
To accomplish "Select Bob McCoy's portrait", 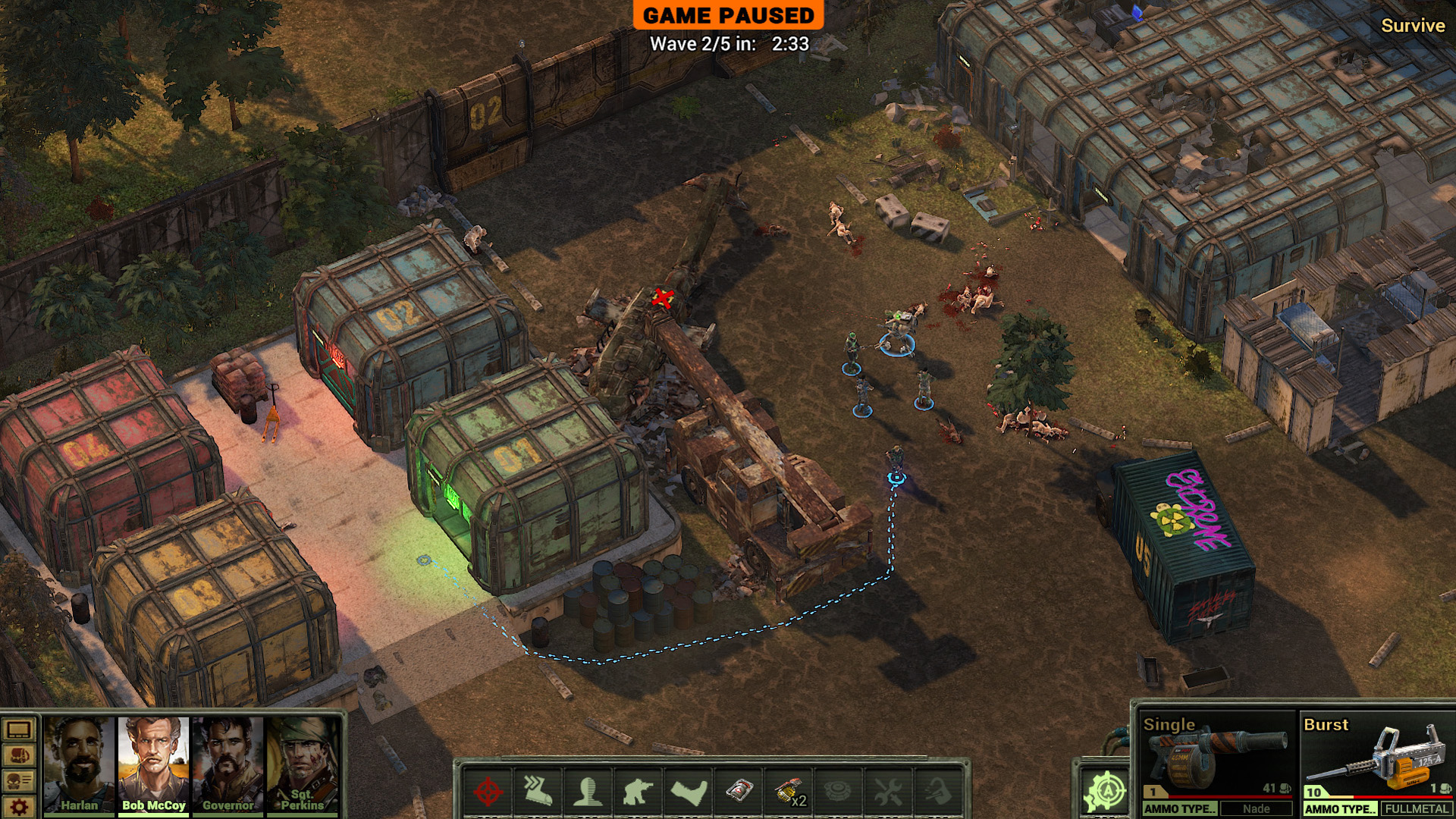I will click(x=153, y=763).
